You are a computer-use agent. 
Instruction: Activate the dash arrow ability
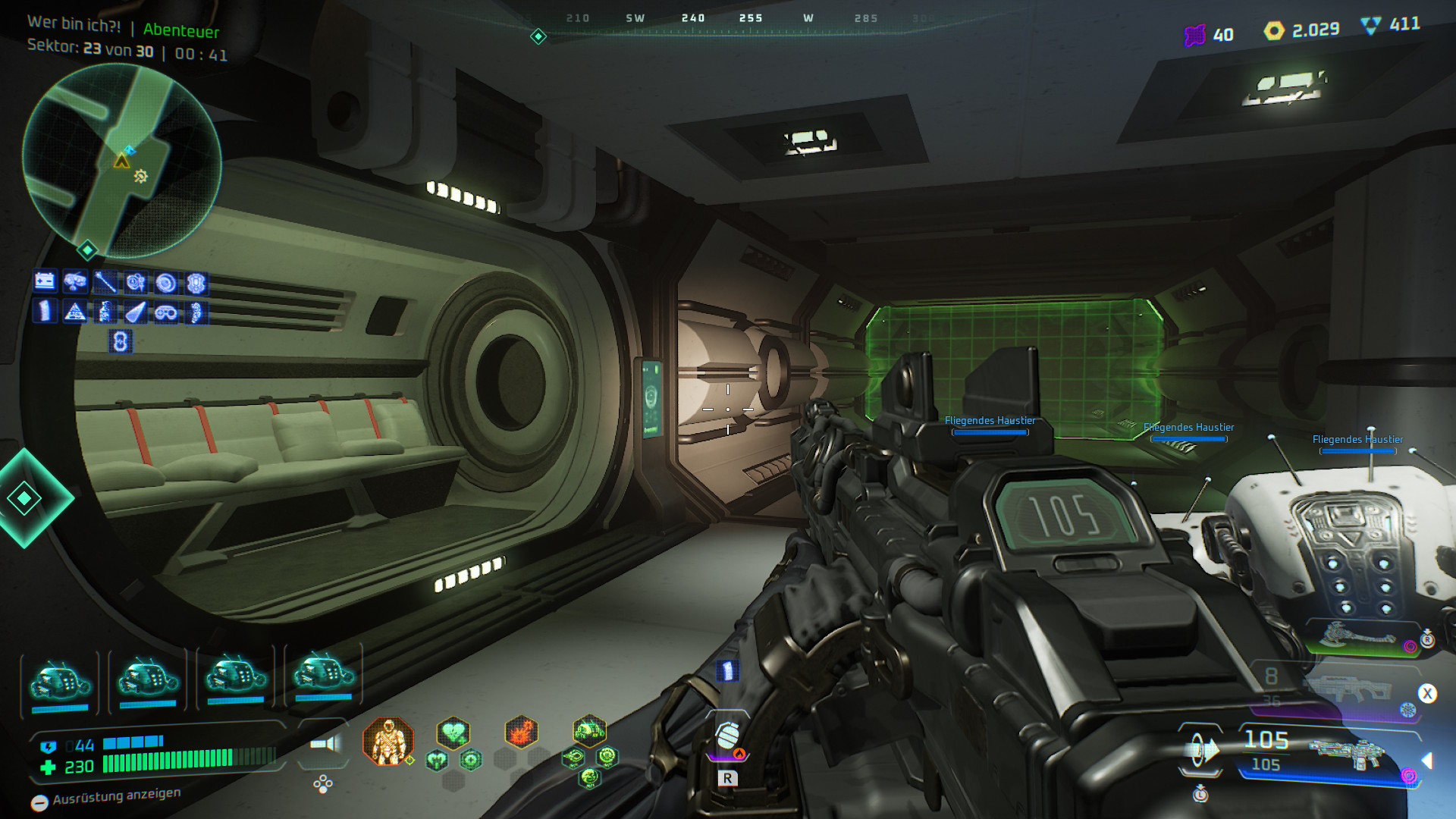(x=1200, y=751)
